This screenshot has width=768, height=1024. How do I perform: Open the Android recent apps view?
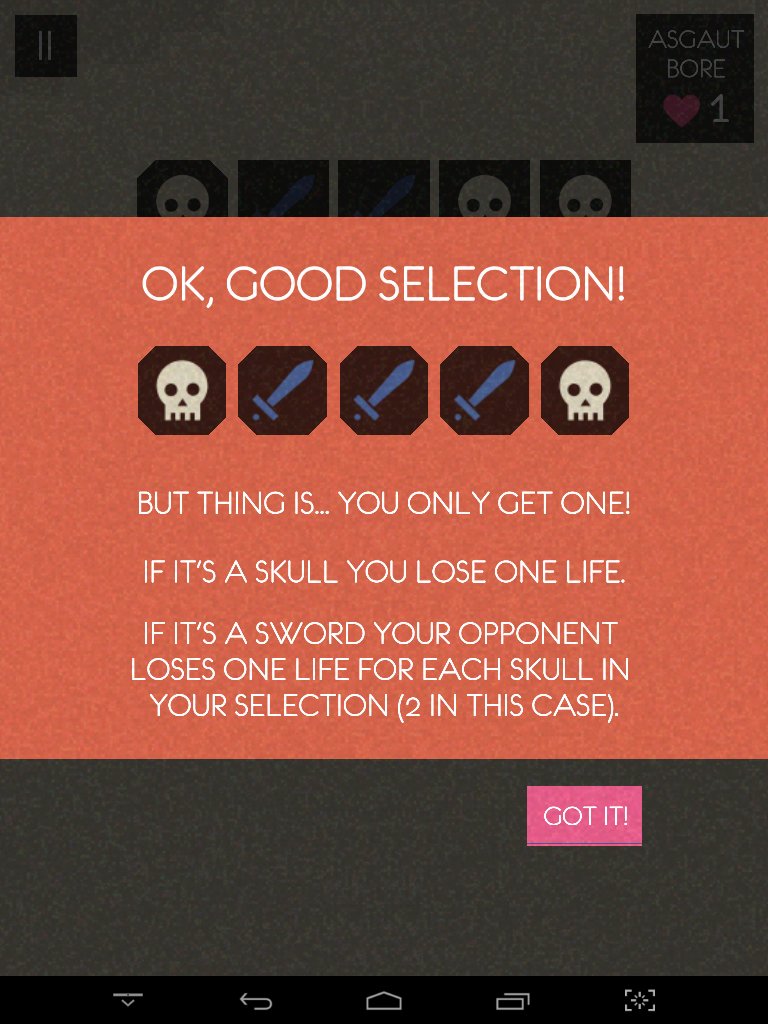[512, 1000]
